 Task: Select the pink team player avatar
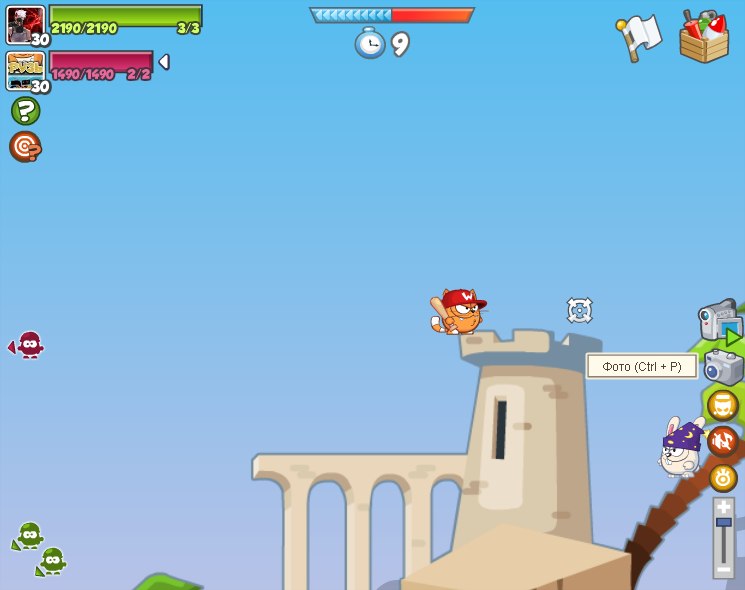[x=26, y=70]
